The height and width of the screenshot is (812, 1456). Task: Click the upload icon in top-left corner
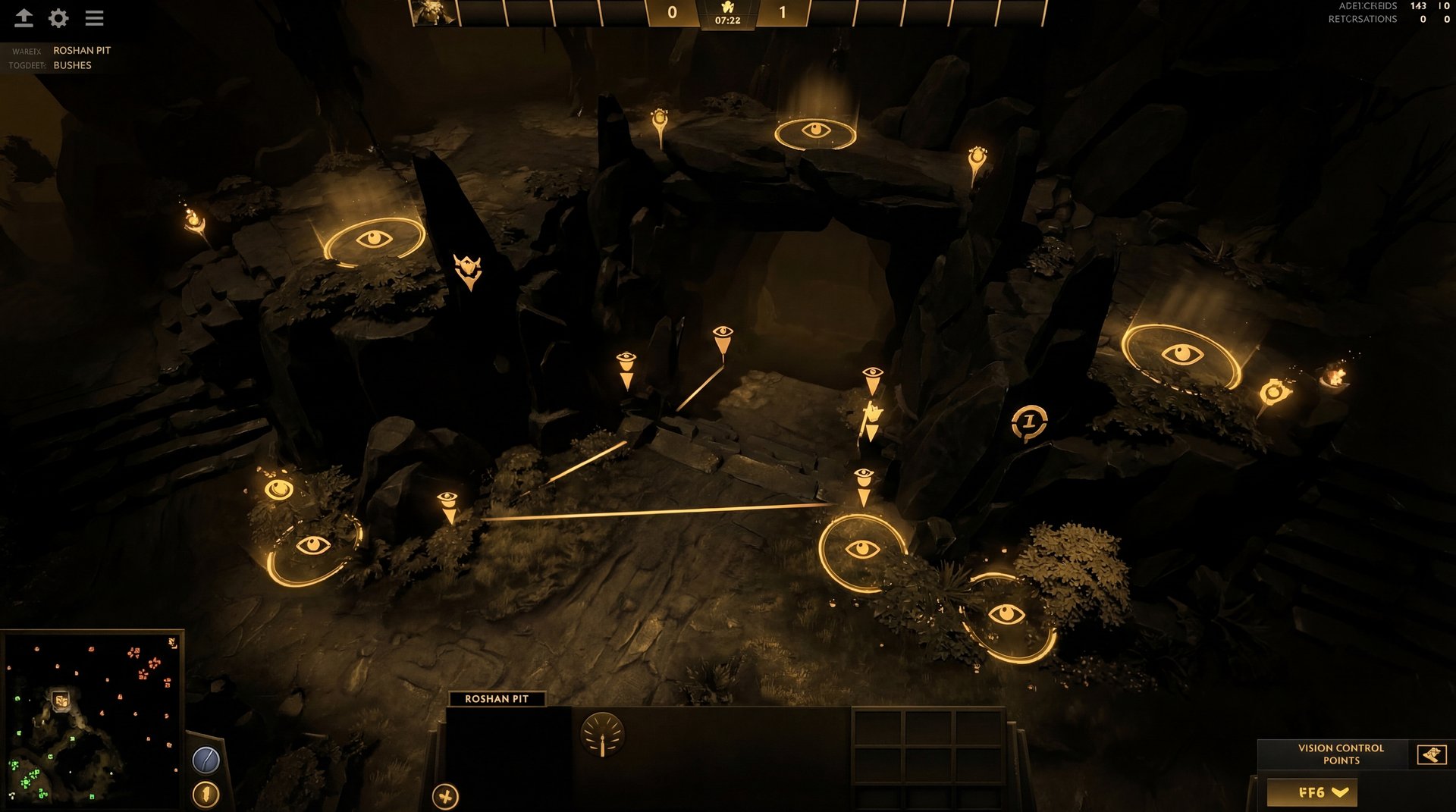click(25, 18)
